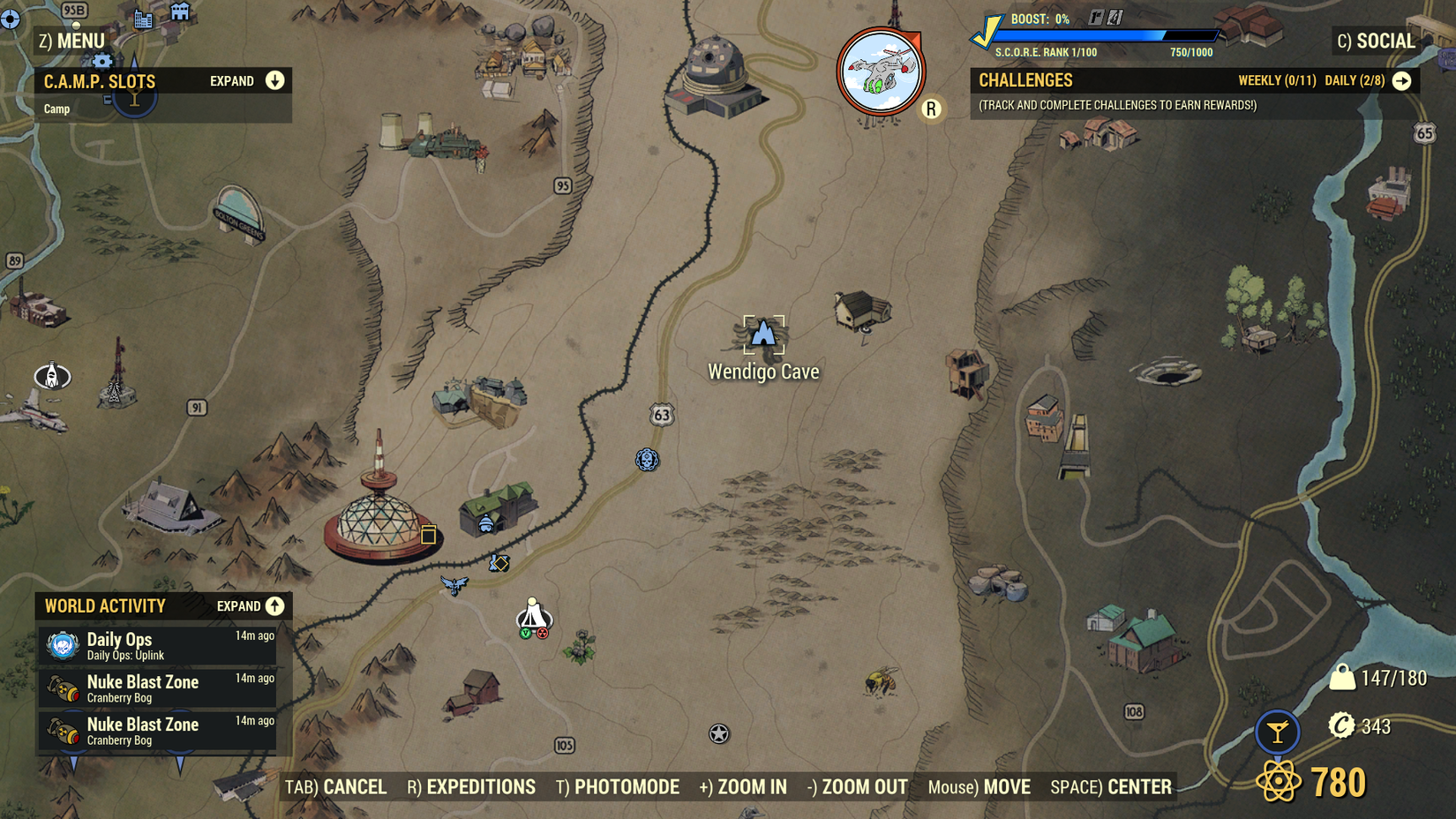1456x819 pixels.
Task: Collapse the World Activity list
Action: (274, 606)
